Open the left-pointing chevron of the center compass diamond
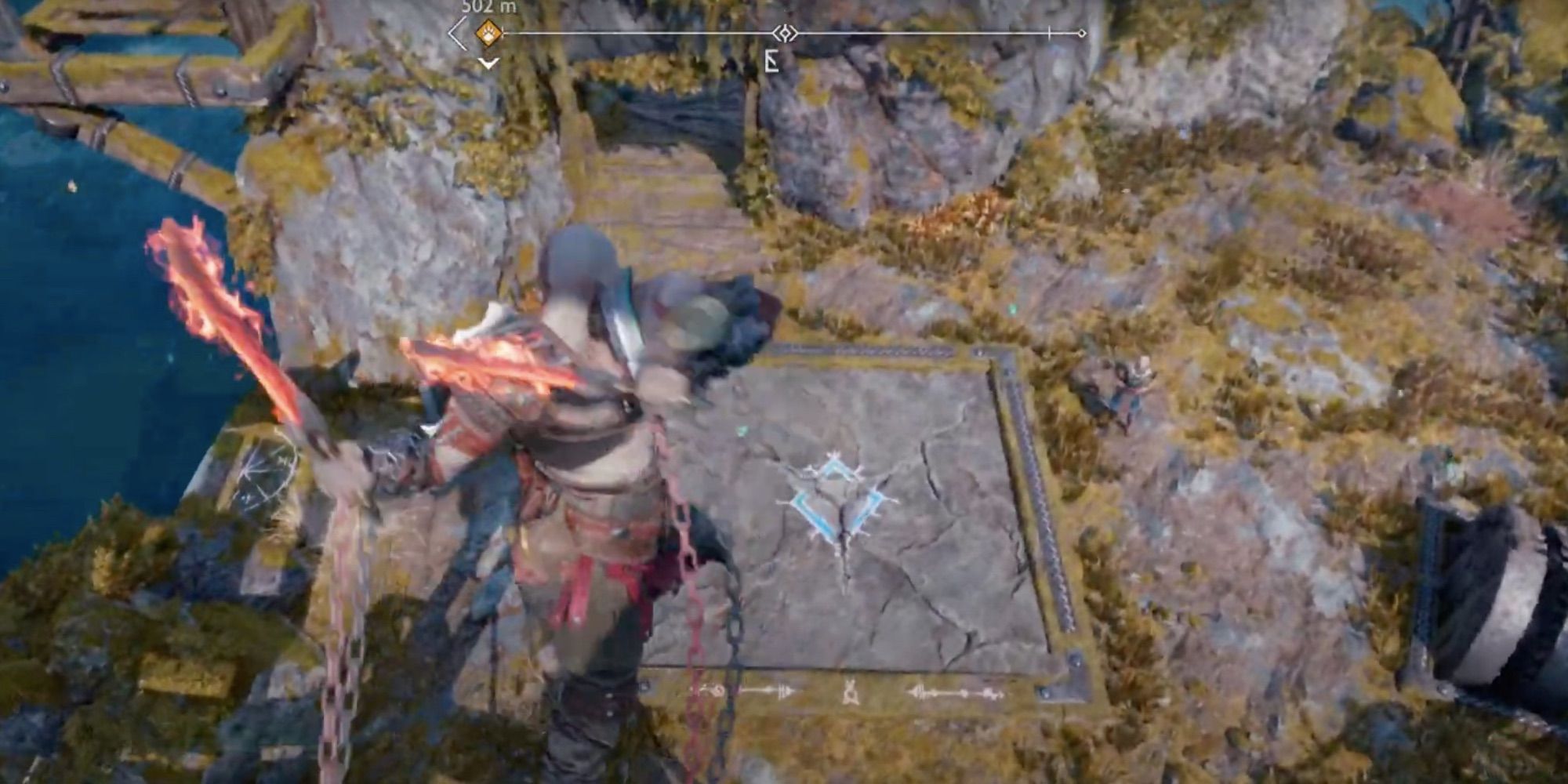This screenshot has height=784, width=1568. pos(775,33)
